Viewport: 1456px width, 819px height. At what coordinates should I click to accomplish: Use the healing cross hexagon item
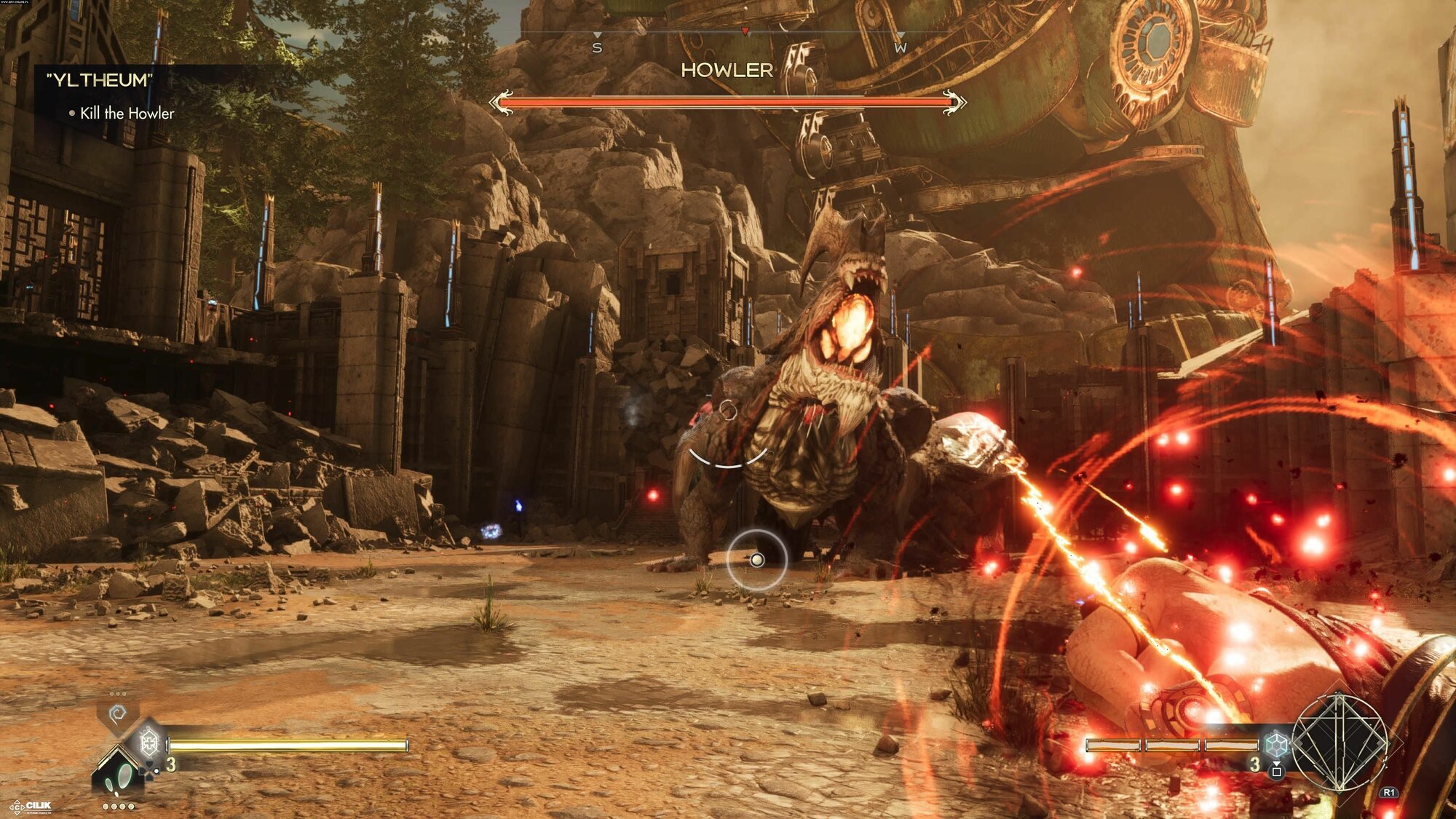pos(149,743)
